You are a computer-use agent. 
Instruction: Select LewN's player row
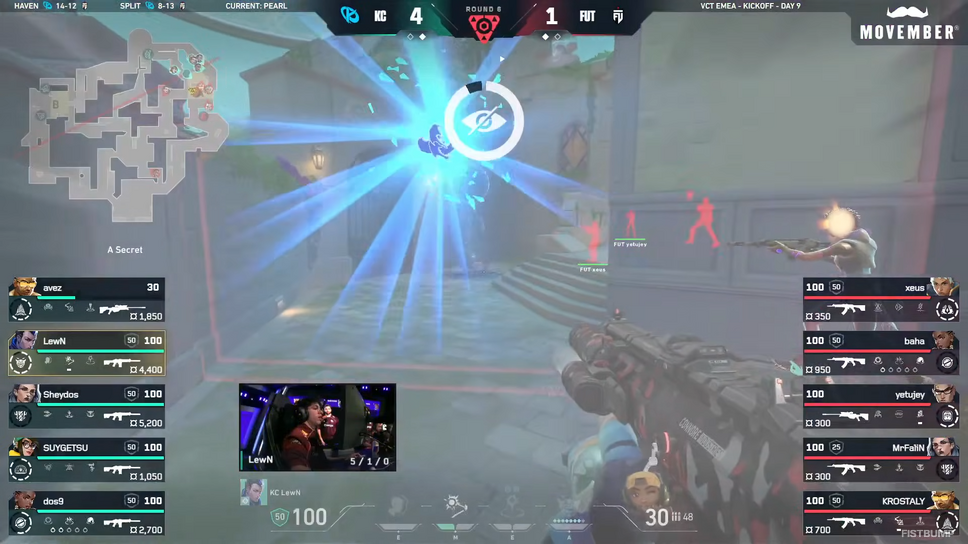pos(87,353)
